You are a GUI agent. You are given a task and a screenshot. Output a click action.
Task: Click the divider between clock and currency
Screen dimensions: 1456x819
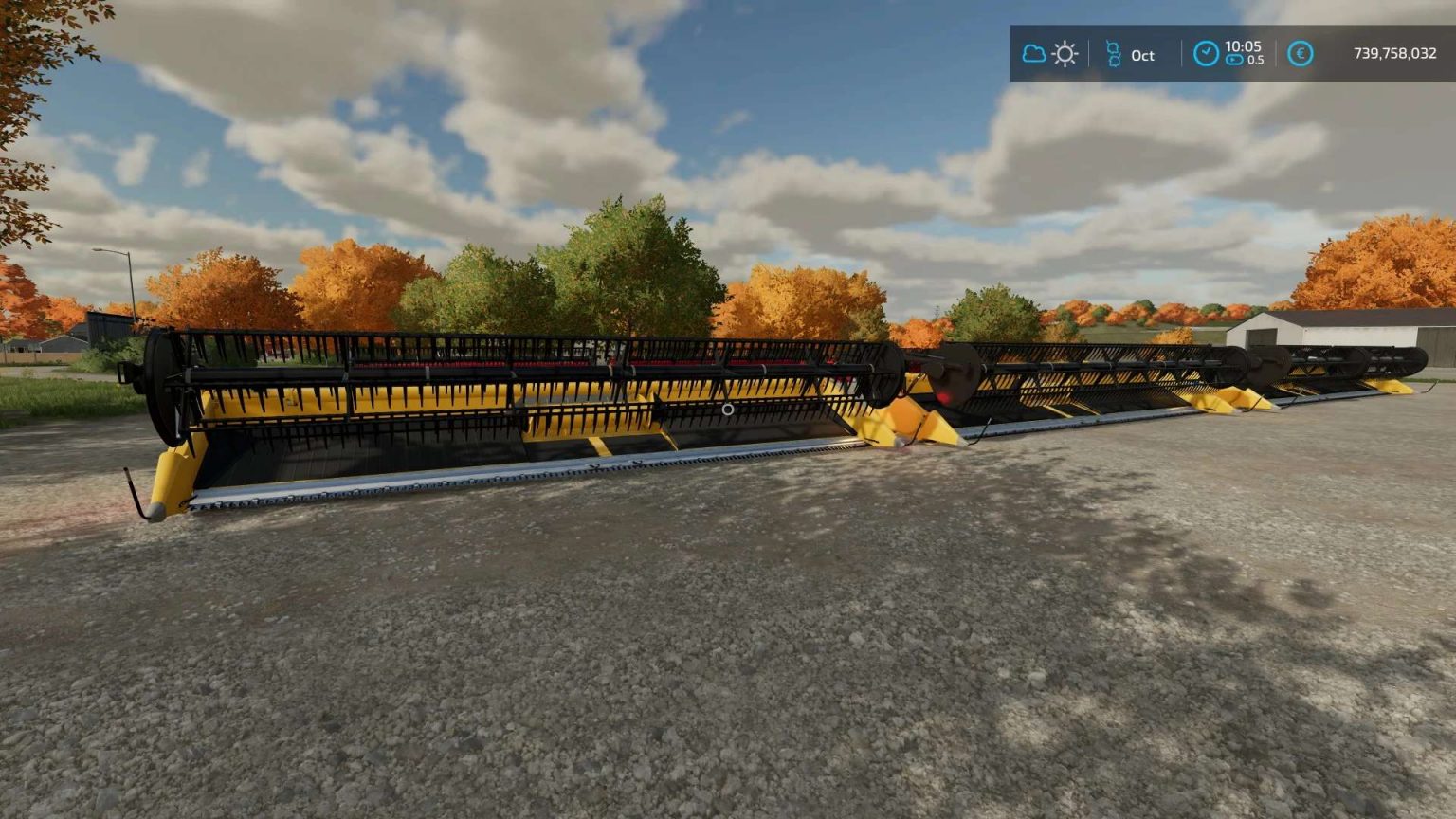pos(1275,53)
